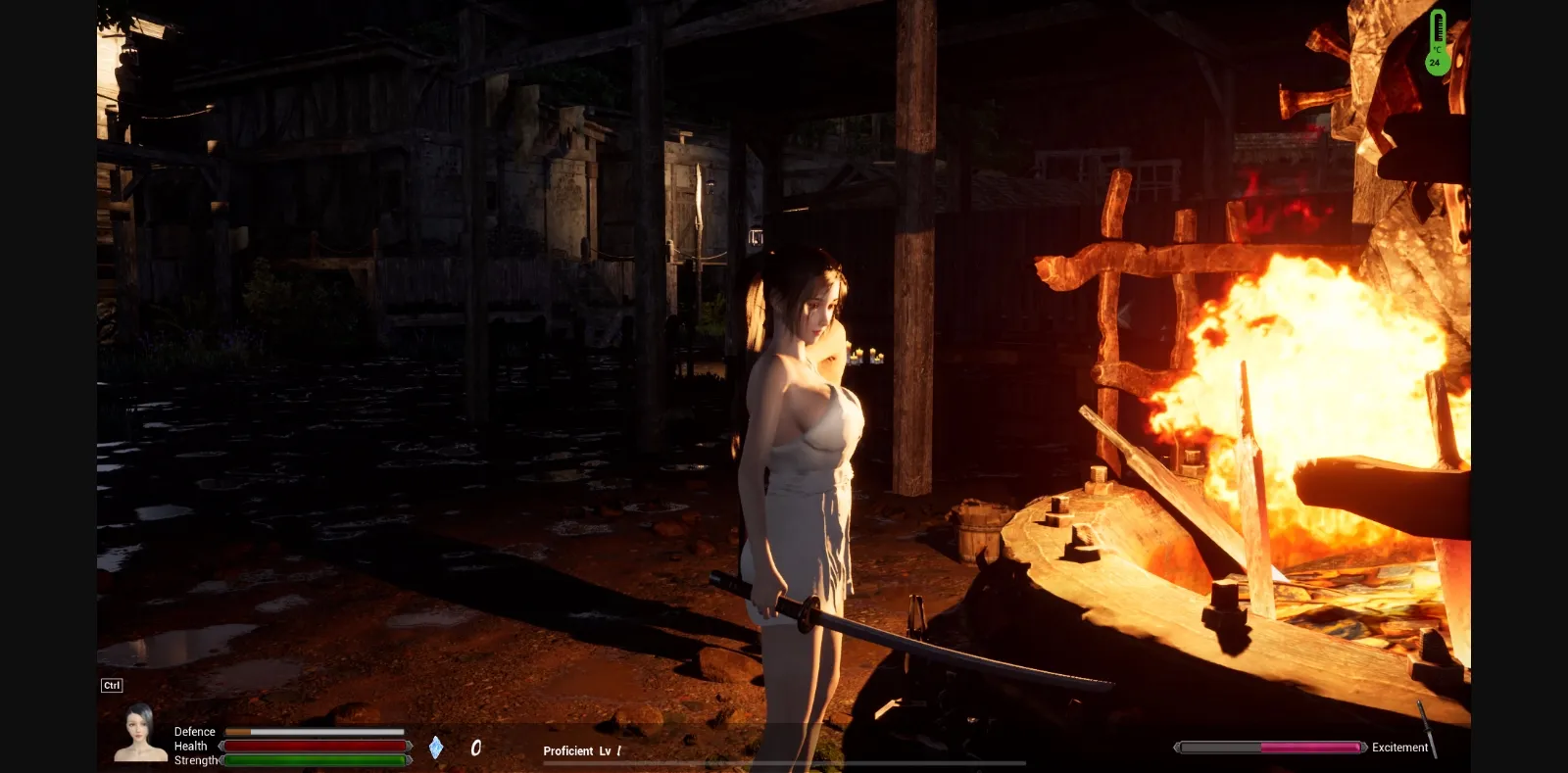Click the Excitement text label
This screenshot has width=1568, height=773.
click(x=1400, y=748)
